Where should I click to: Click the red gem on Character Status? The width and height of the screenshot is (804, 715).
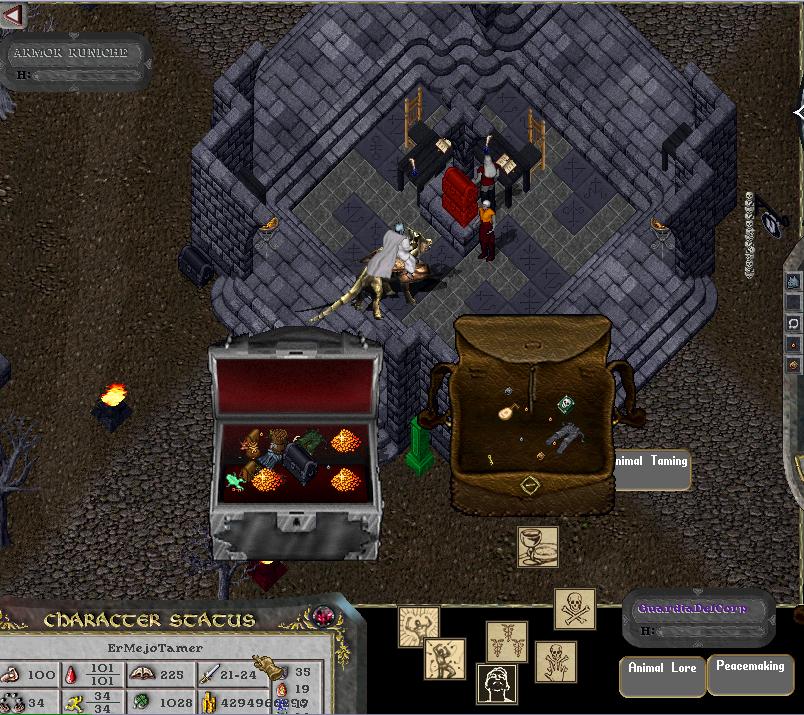click(322, 616)
